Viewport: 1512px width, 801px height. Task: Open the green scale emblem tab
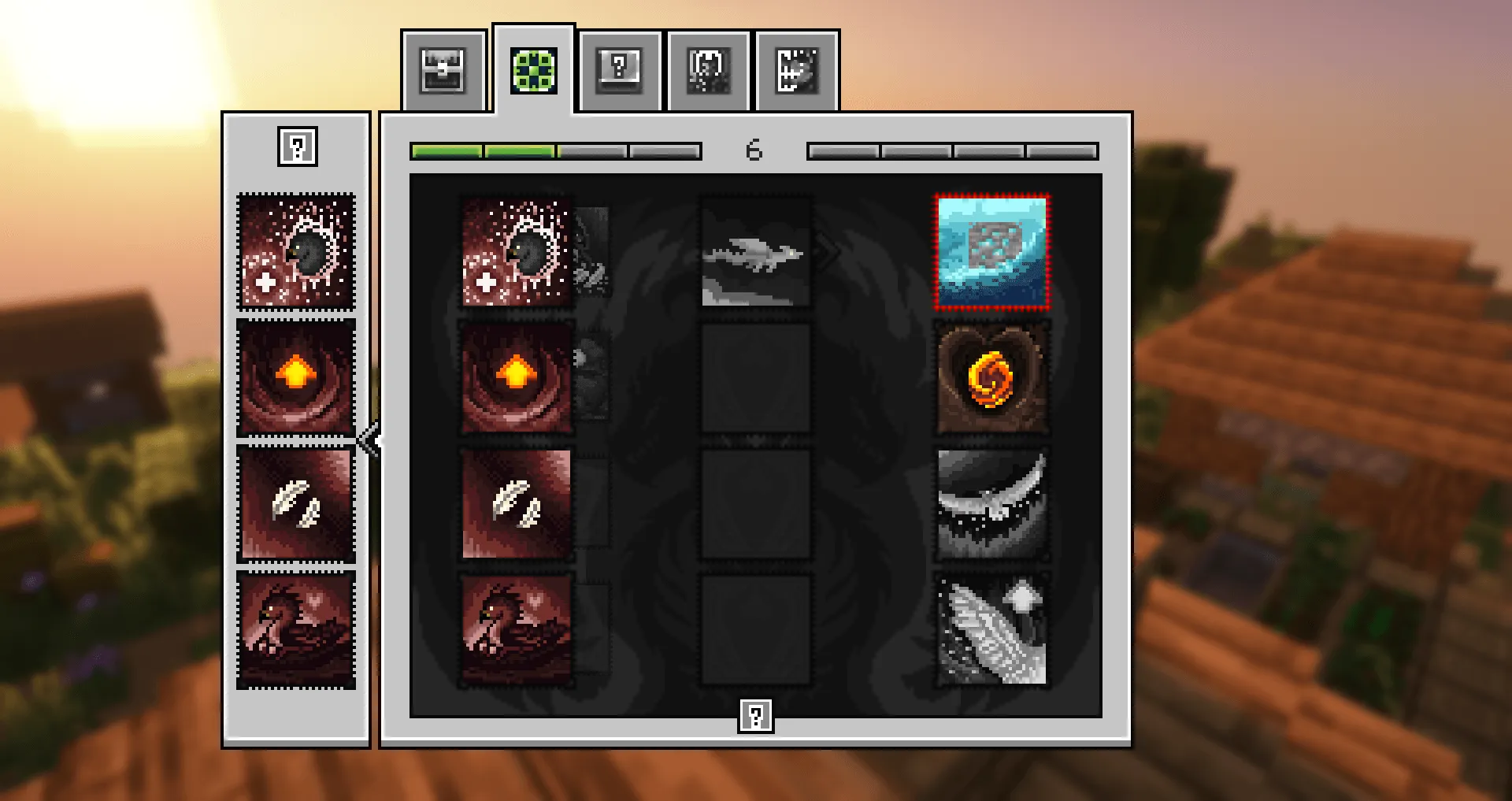click(532, 70)
